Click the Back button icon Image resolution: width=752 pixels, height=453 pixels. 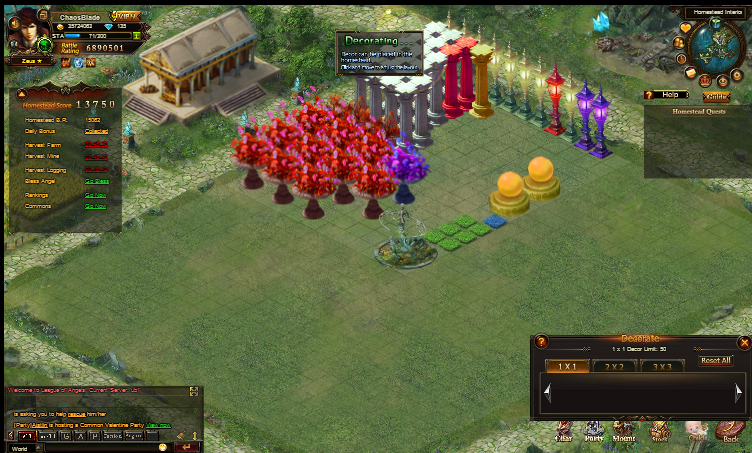731,432
